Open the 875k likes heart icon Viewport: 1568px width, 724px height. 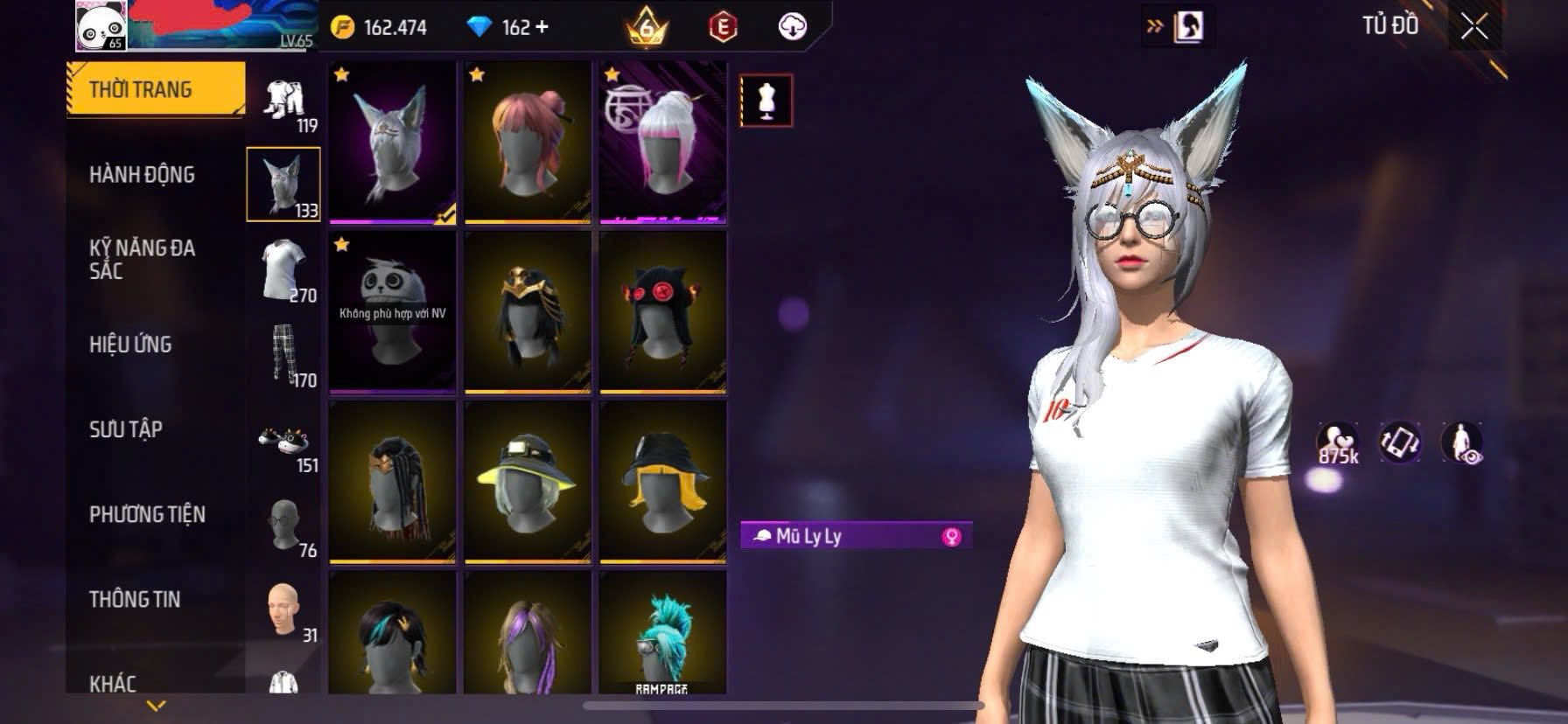tap(1337, 442)
